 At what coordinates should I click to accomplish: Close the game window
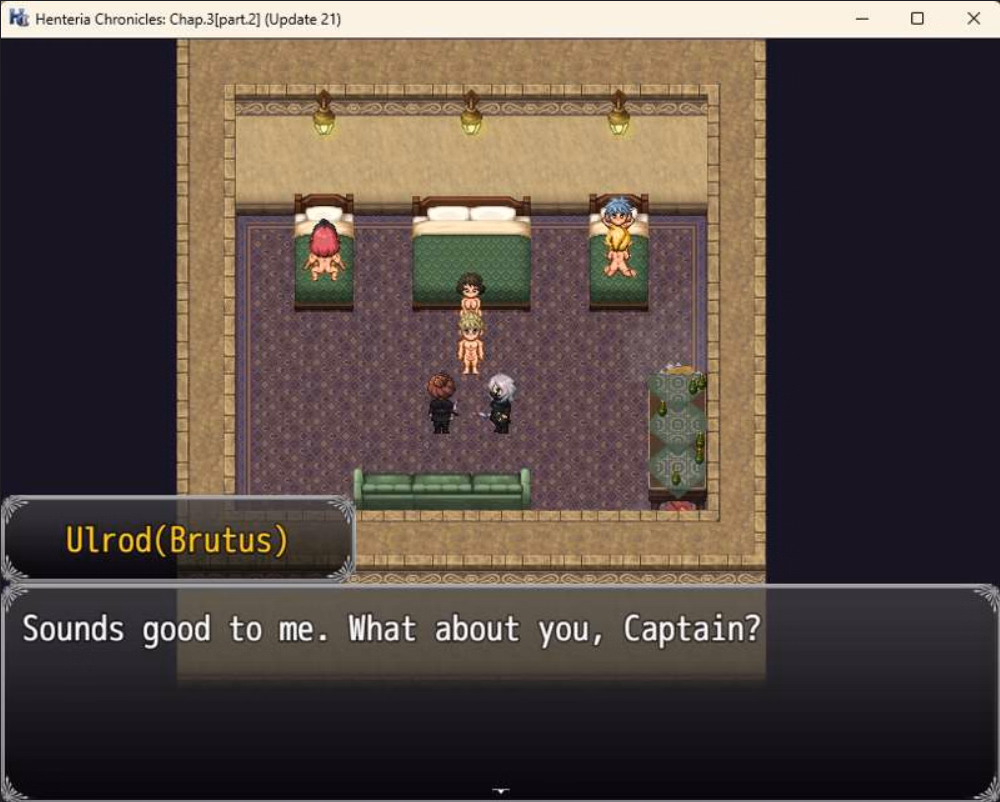[x=973, y=19]
